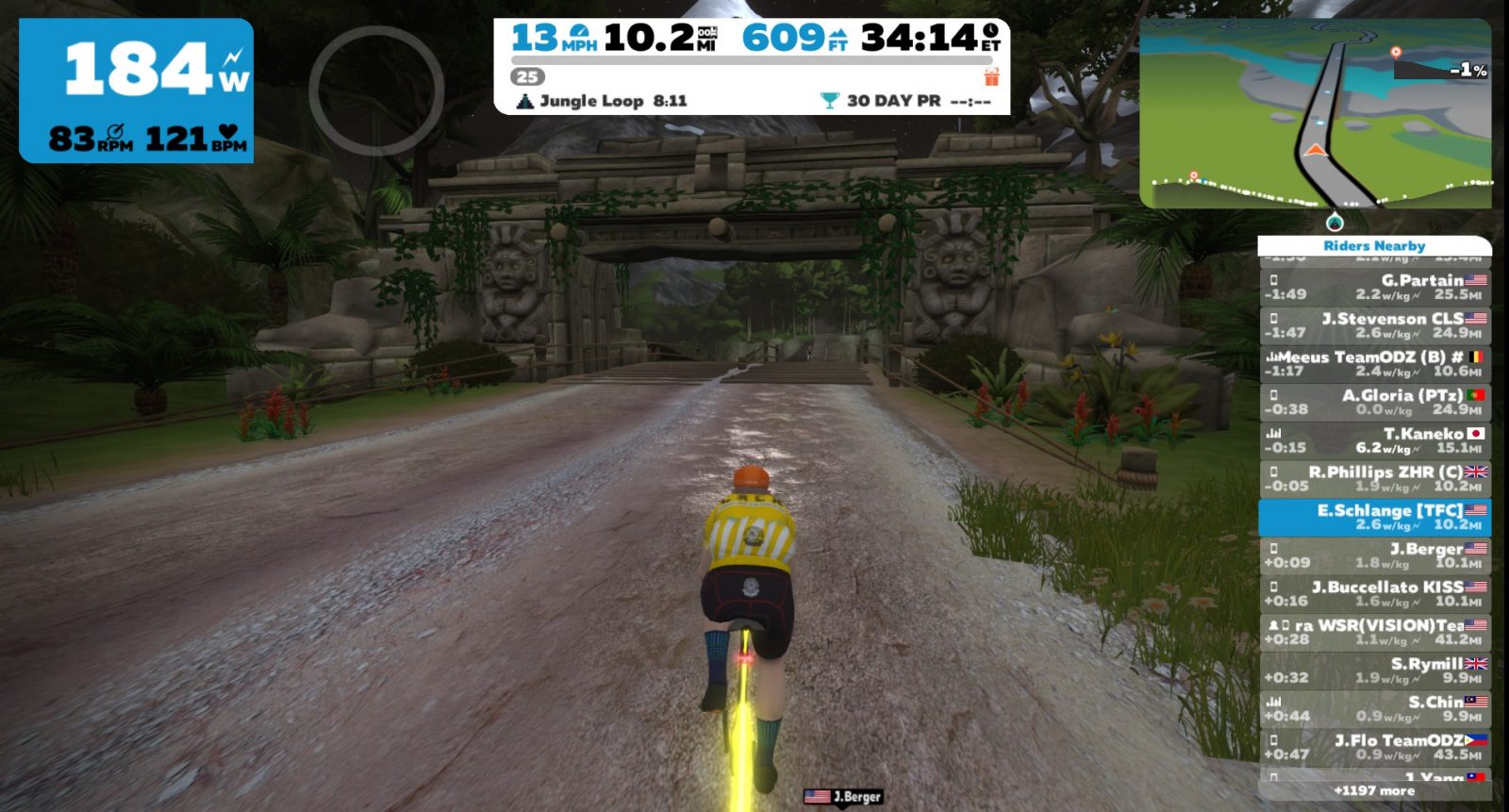Click the orange gift box icon
Viewport: 1509px width, 812px height.
pos(991,76)
